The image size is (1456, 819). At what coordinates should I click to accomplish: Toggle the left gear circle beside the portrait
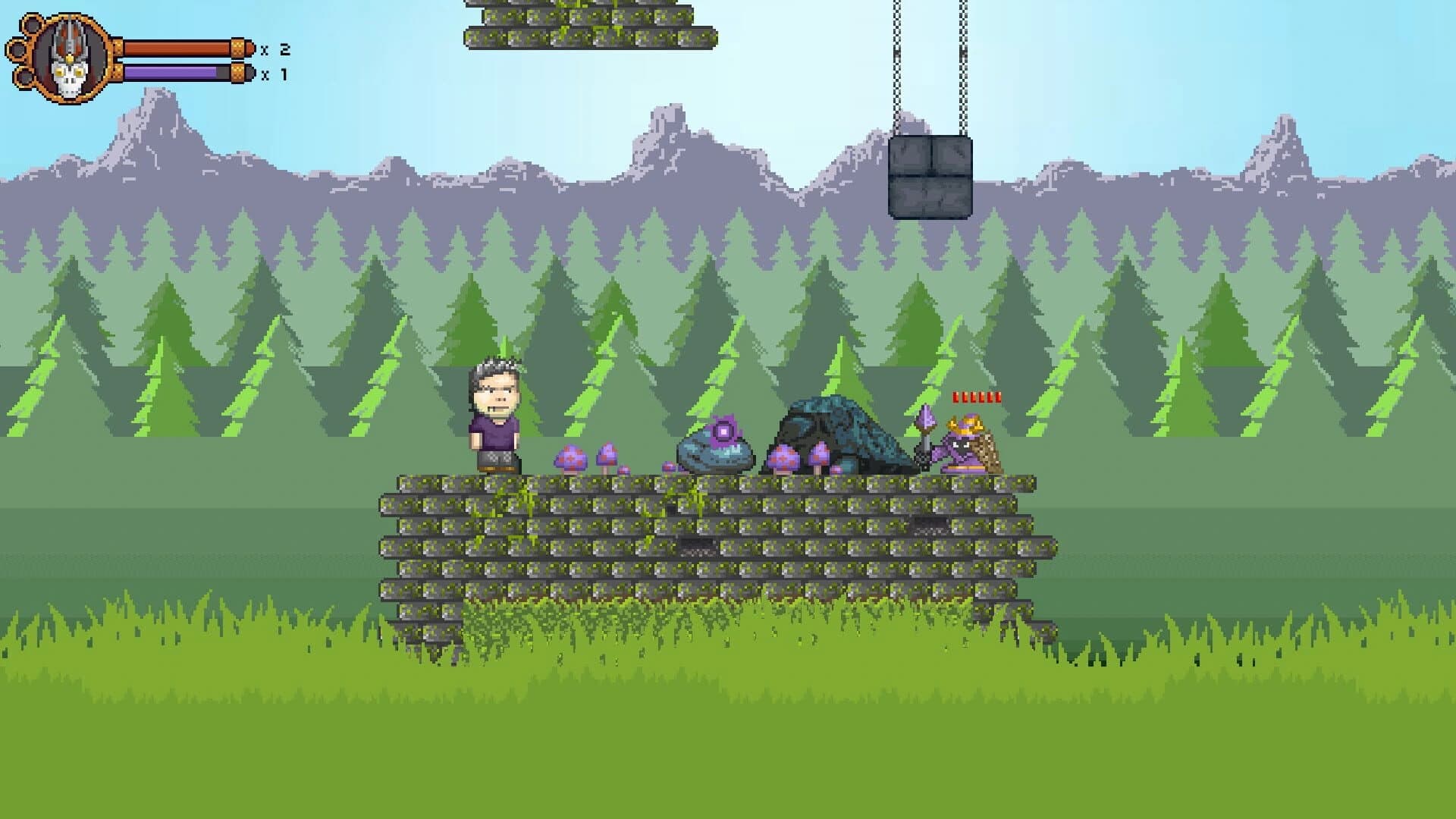17,50
